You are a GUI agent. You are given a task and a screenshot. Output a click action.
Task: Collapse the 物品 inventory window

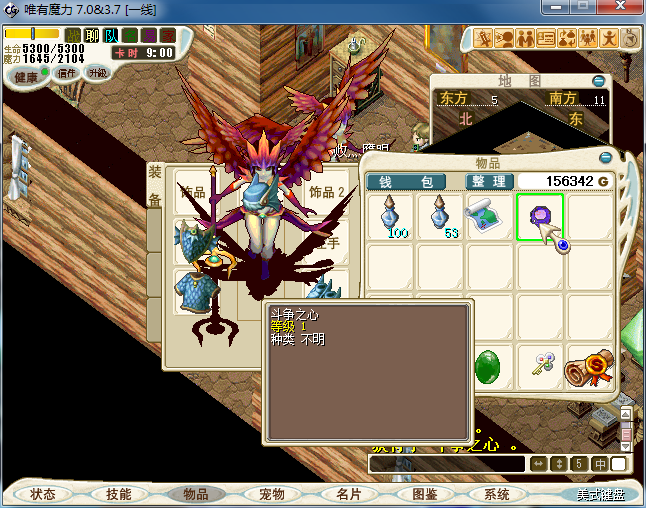pos(605,157)
